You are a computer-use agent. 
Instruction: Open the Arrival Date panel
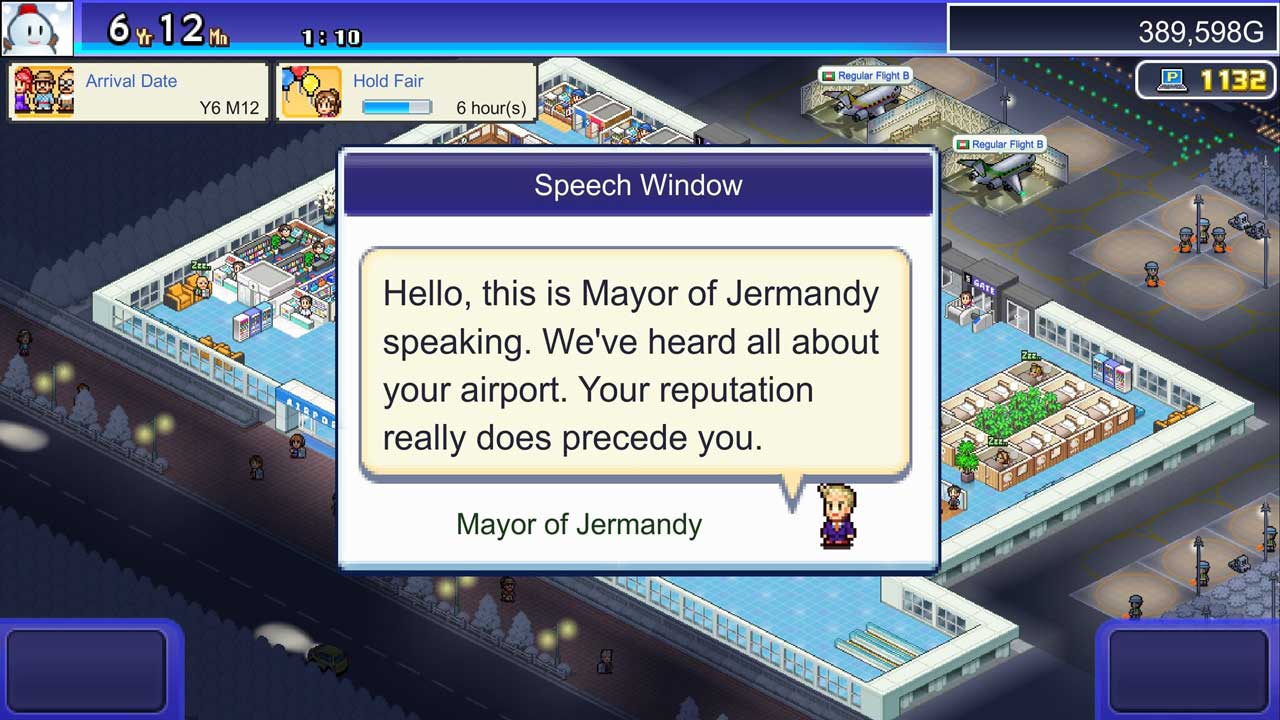click(x=139, y=93)
